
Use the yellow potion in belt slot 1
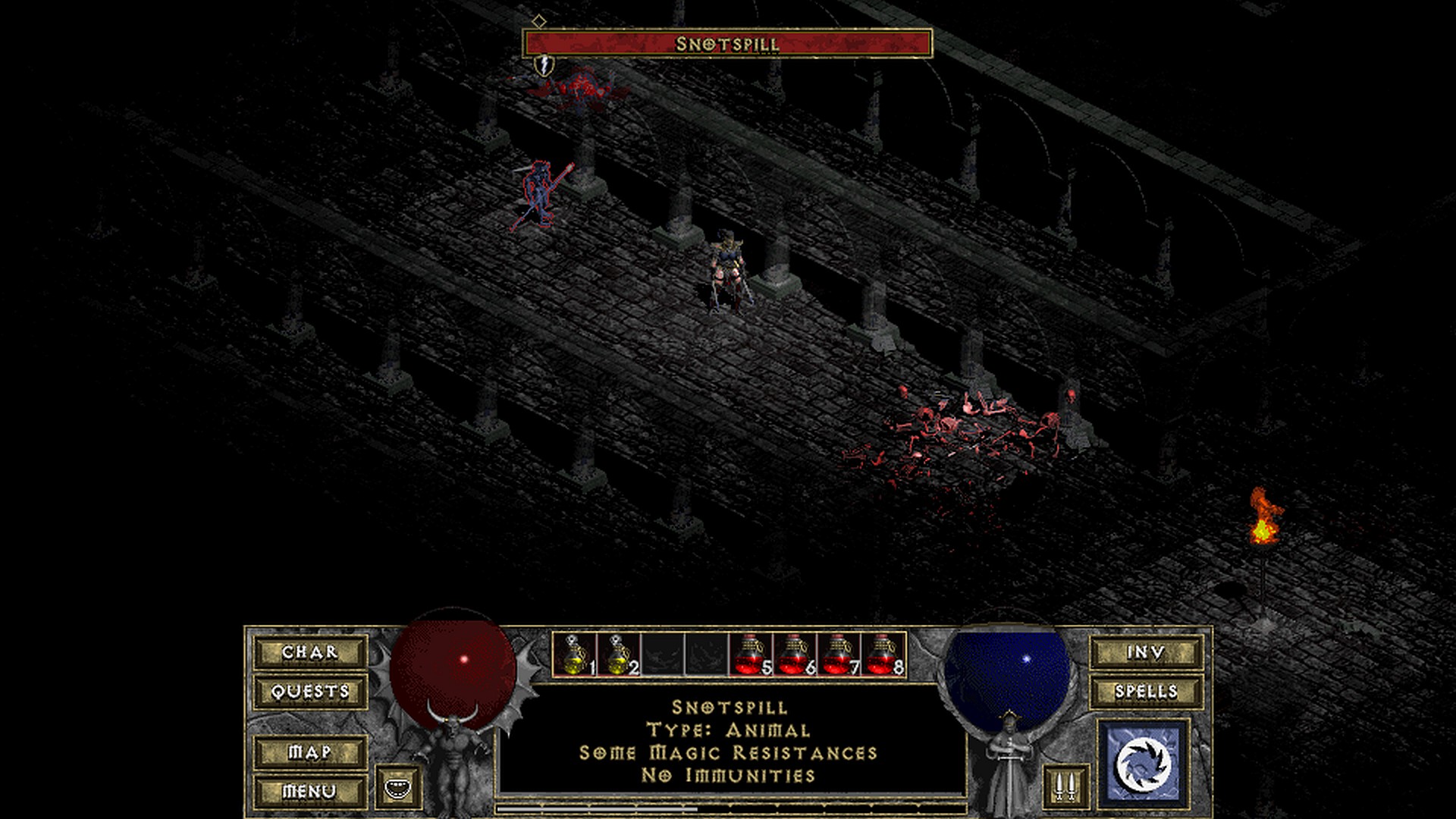[x=575, y=654]
